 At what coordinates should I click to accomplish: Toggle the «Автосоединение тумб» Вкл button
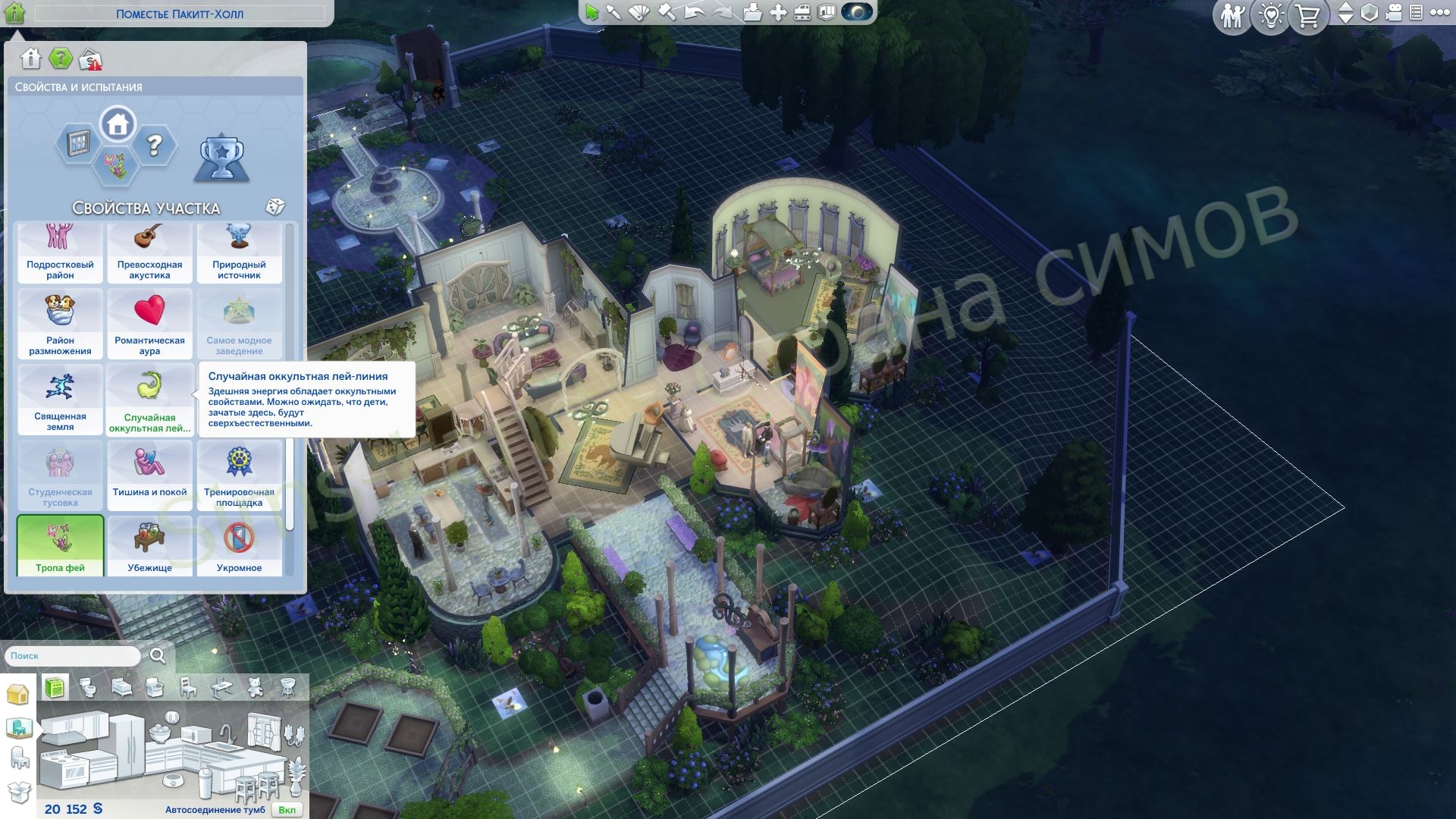click(x=287, y=809)
